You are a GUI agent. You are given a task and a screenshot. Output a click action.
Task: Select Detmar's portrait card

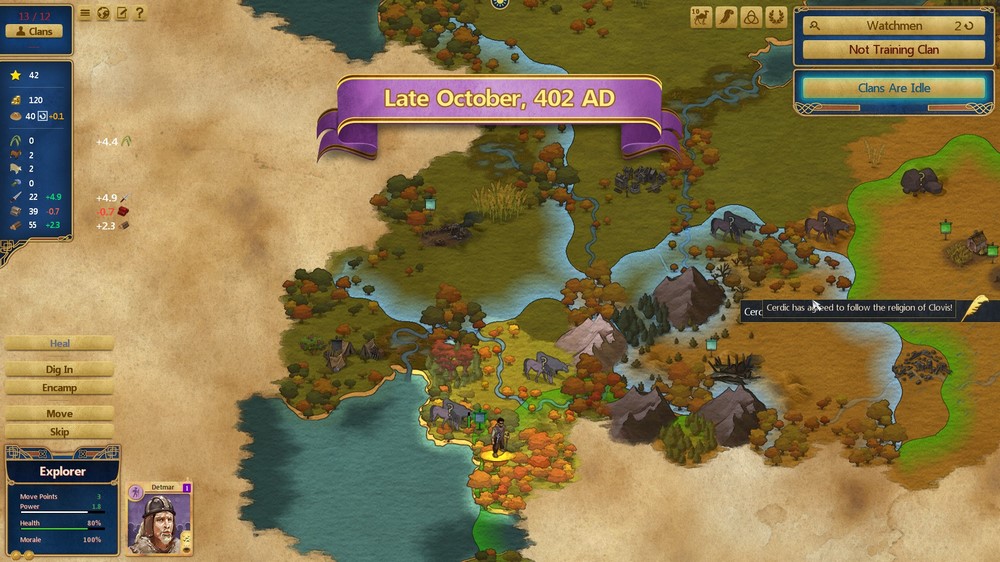tap(160, 520)
